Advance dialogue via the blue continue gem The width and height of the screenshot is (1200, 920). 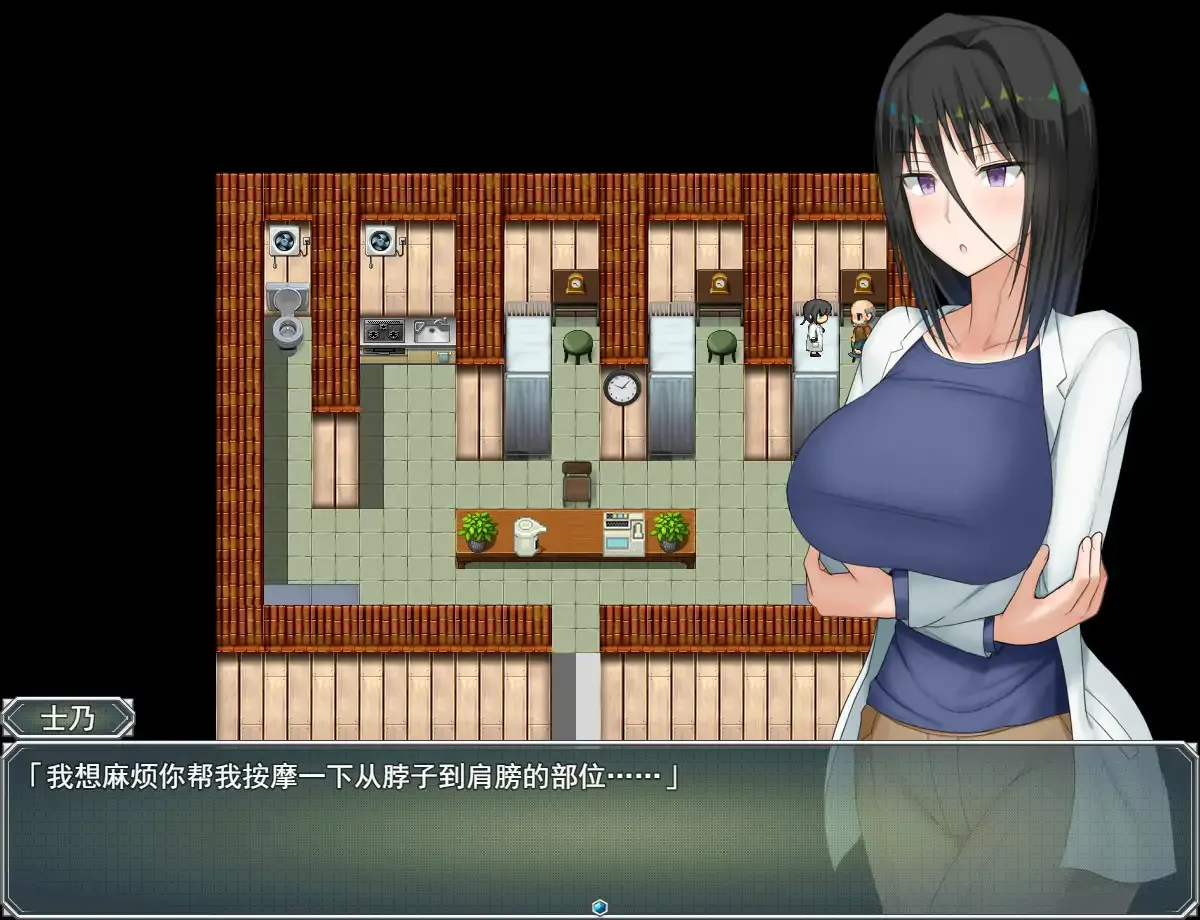(599, 907)
